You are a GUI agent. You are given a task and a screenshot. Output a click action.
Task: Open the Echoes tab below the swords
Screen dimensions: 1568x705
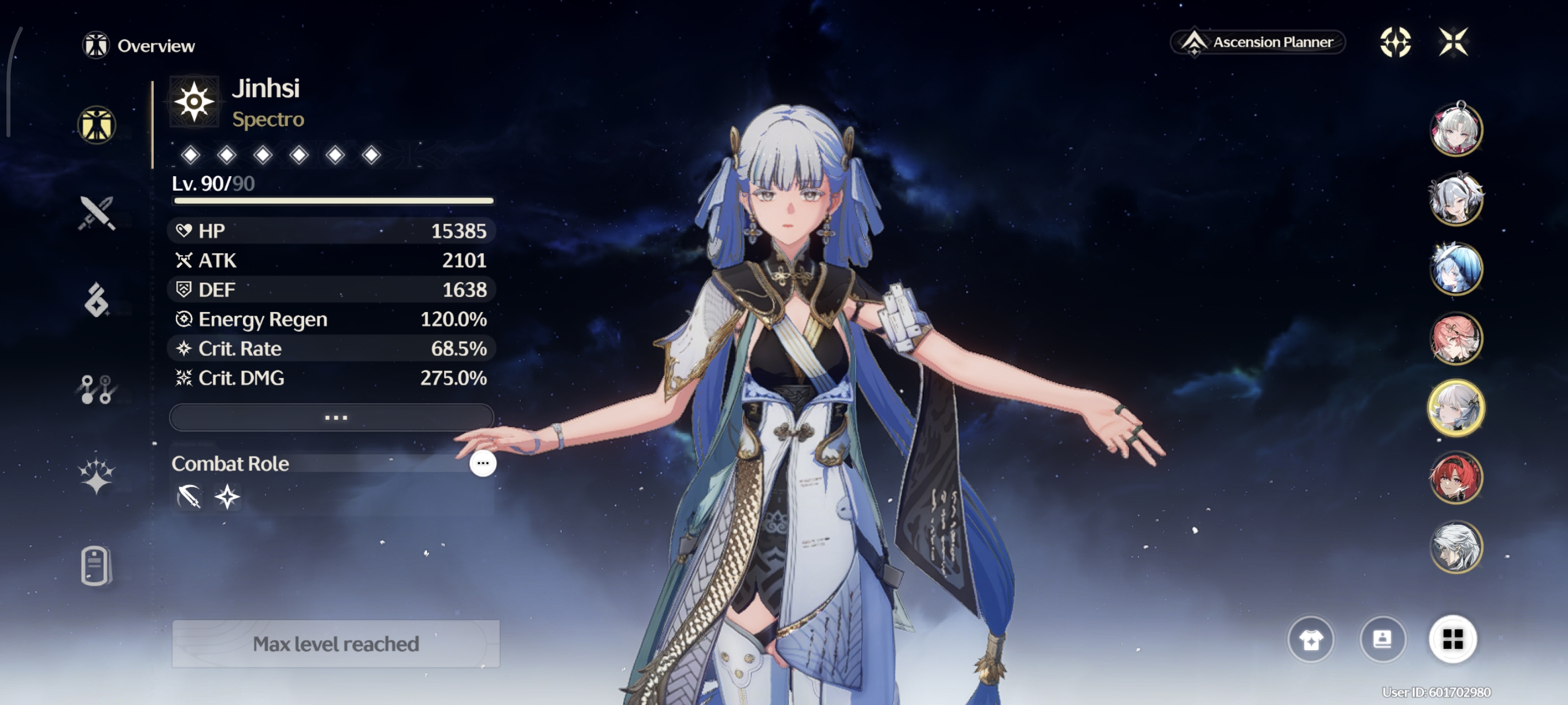coord(96,300)
